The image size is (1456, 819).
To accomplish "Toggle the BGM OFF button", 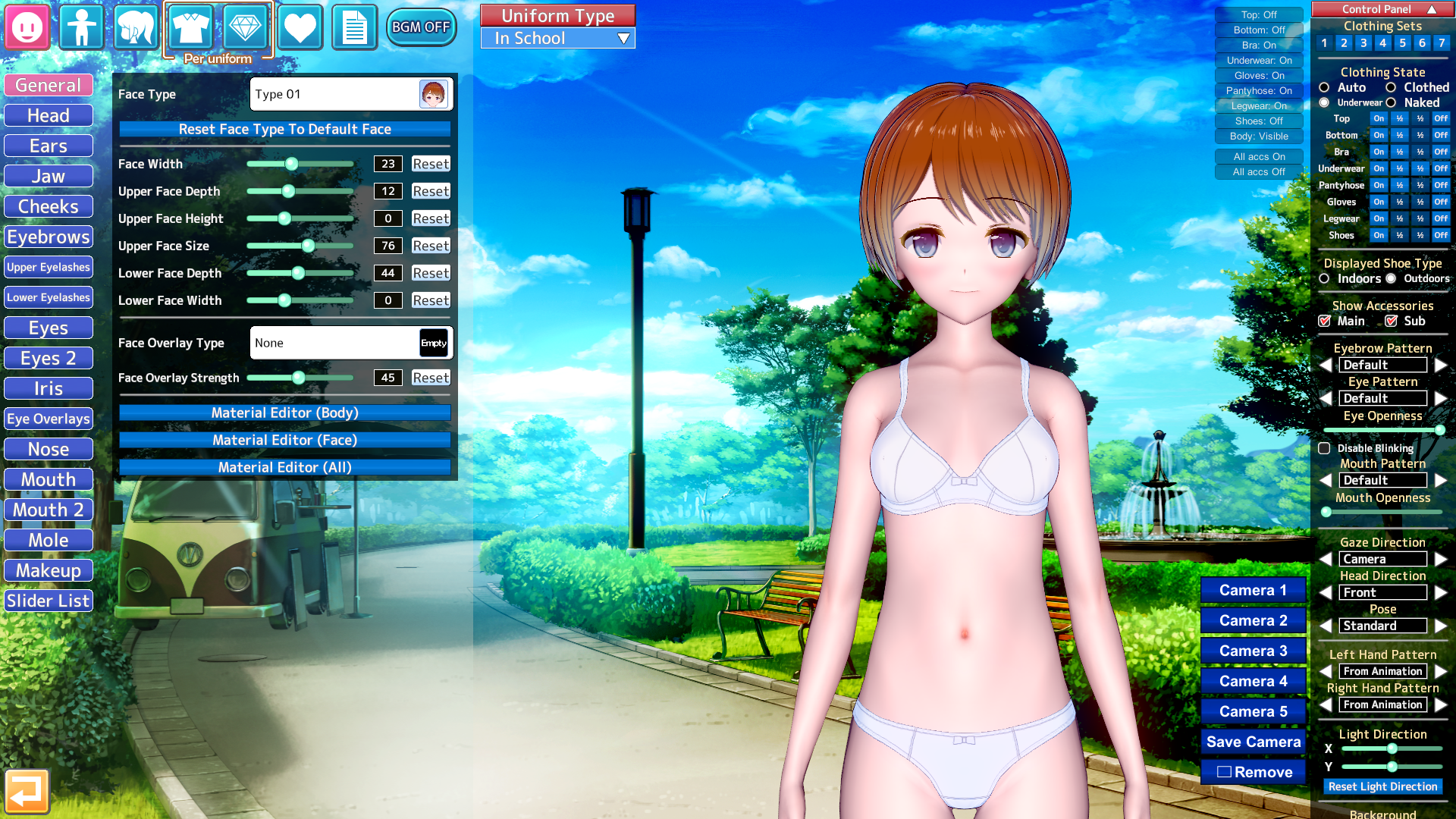I will [x=421, y=27].
